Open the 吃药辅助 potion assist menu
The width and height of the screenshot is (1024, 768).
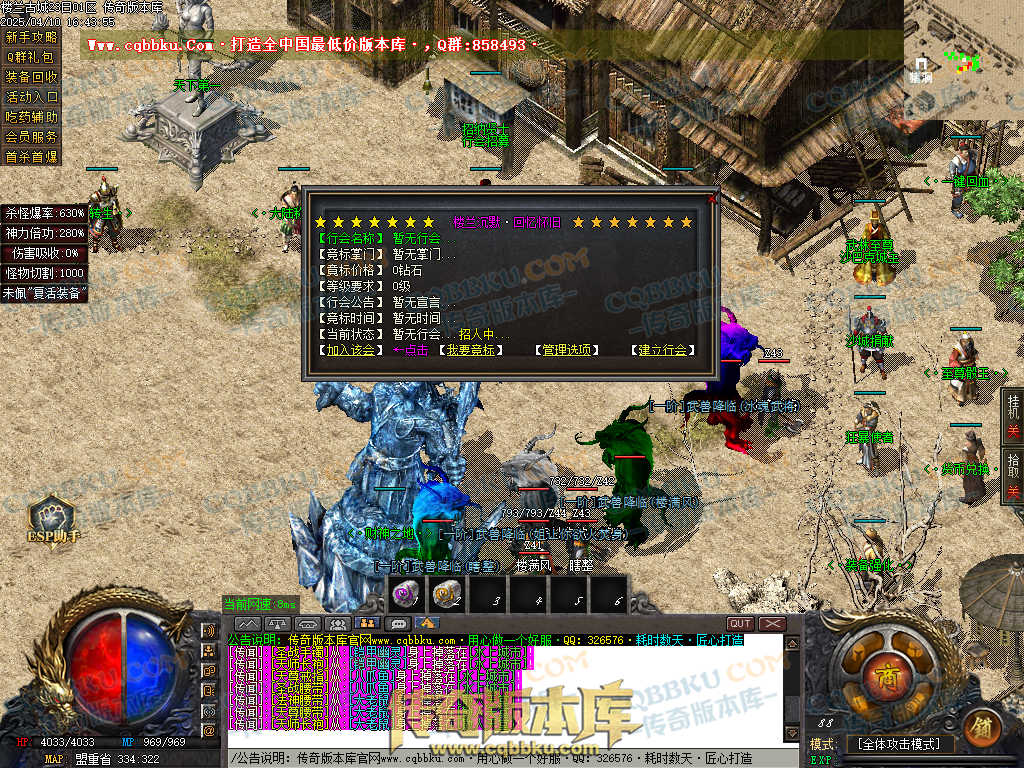coord(31,117)
